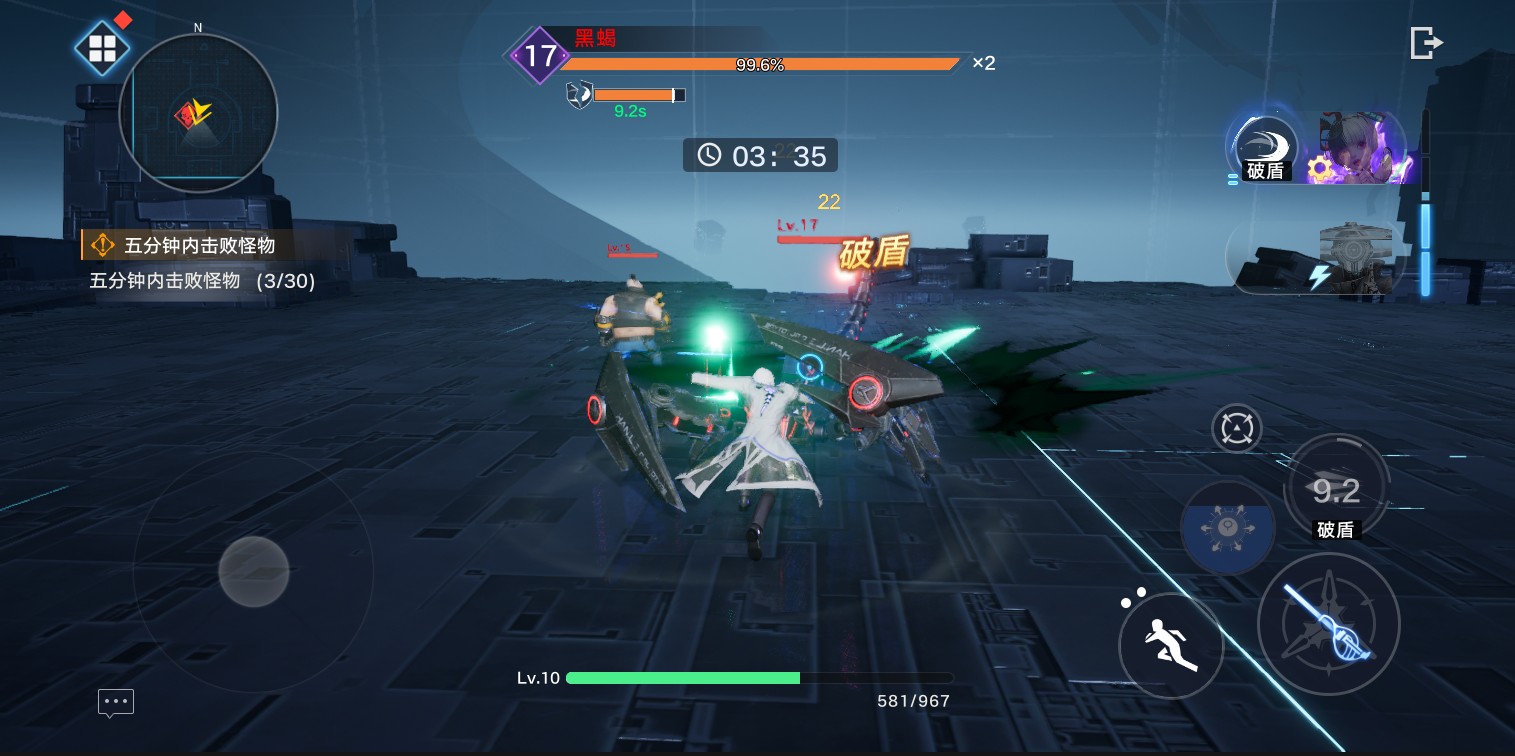Tap the exit door icon
Screen dimensions: 1515x756
(x=1426, y=43)
